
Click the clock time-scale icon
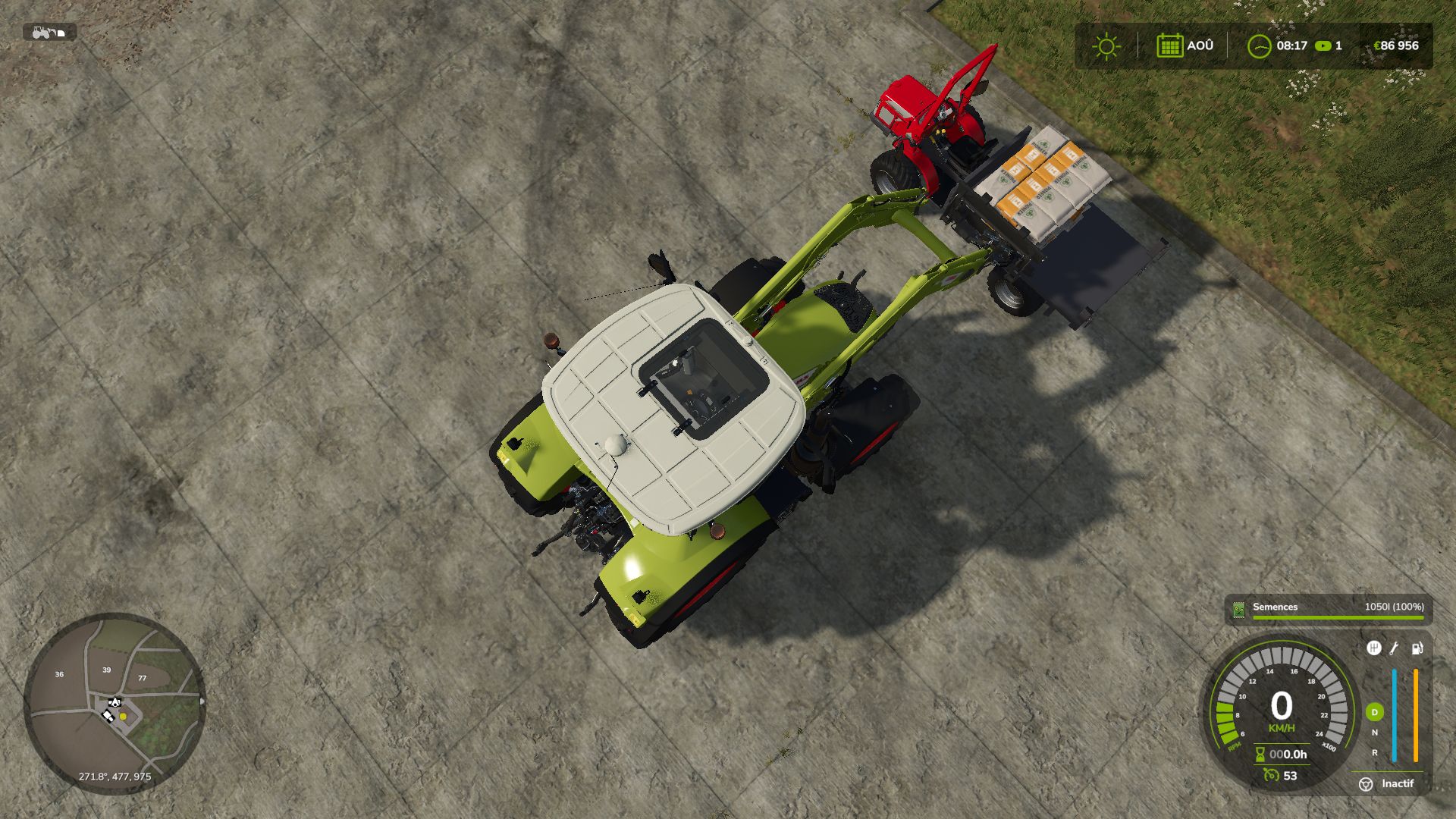coord(1259,45)
